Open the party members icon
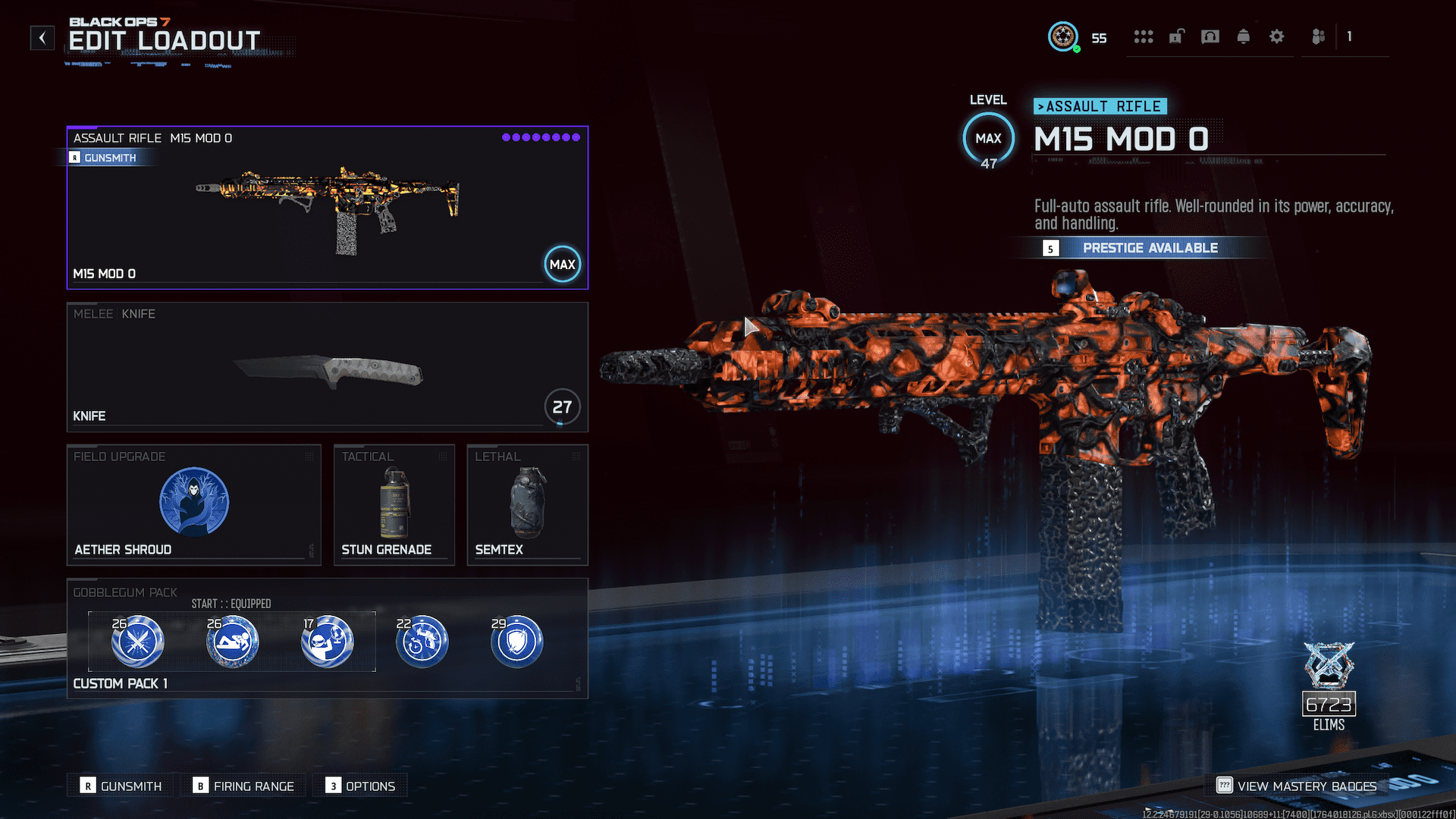Image resolution: width=1456 pixels, height=819 pixels. tap(1318, 36)
